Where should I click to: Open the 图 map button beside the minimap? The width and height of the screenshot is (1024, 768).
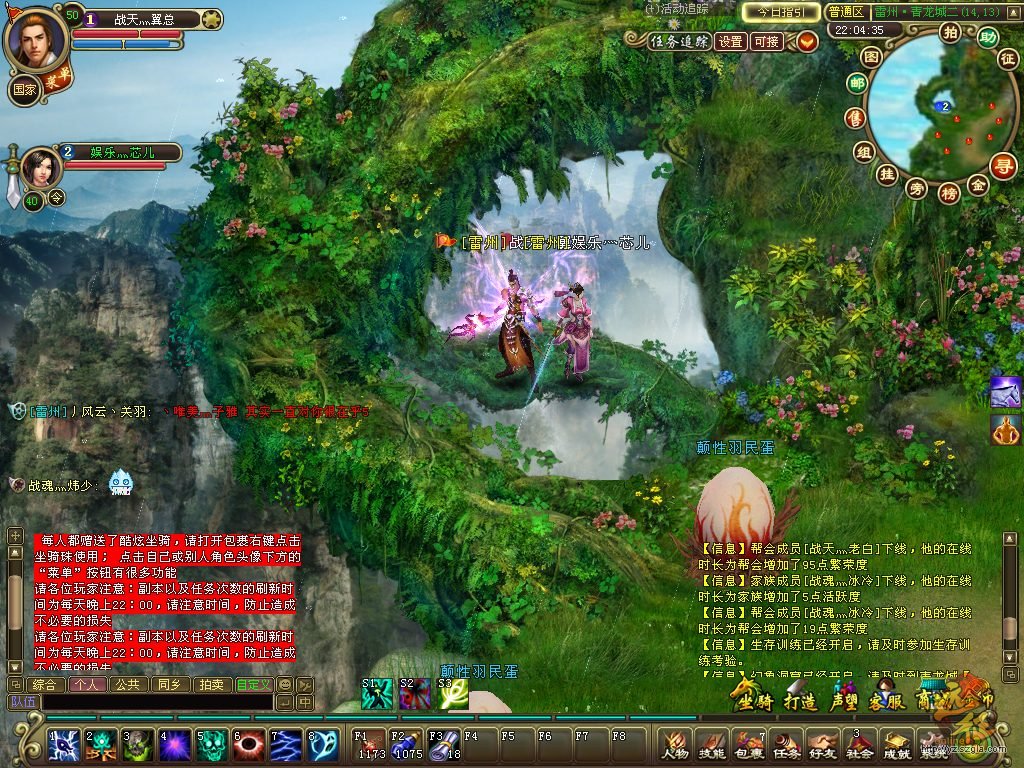tap(871, 57)
